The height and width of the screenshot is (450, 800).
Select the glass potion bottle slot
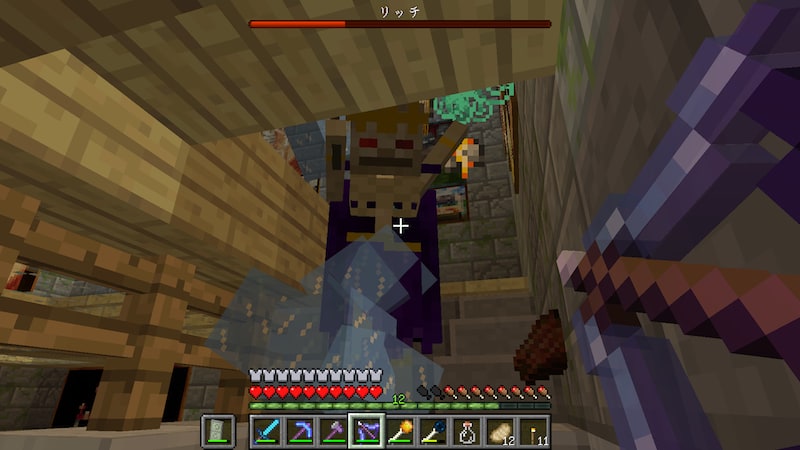pos(467,431)
